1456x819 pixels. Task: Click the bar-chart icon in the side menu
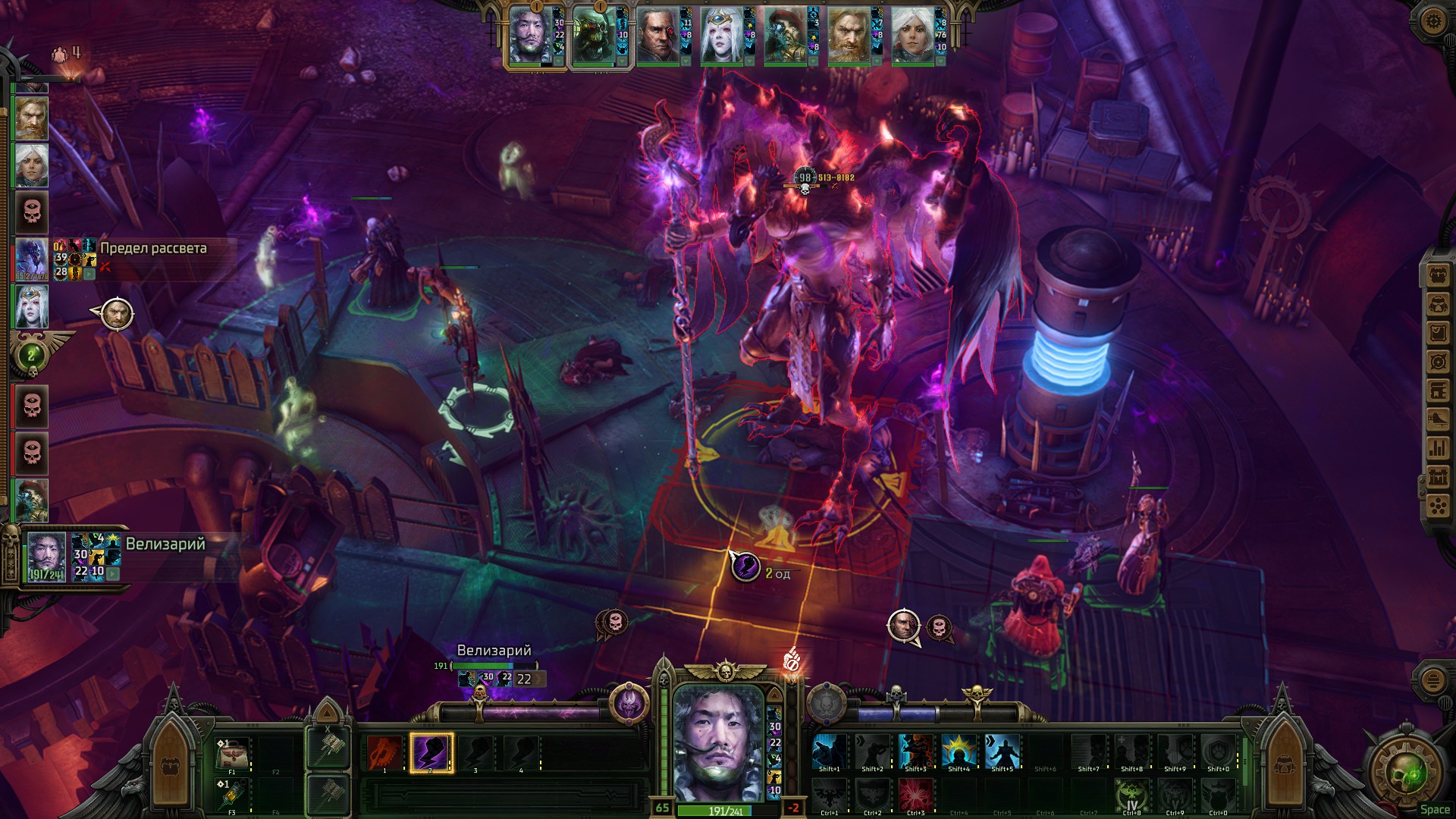[x=1438, y=448]
